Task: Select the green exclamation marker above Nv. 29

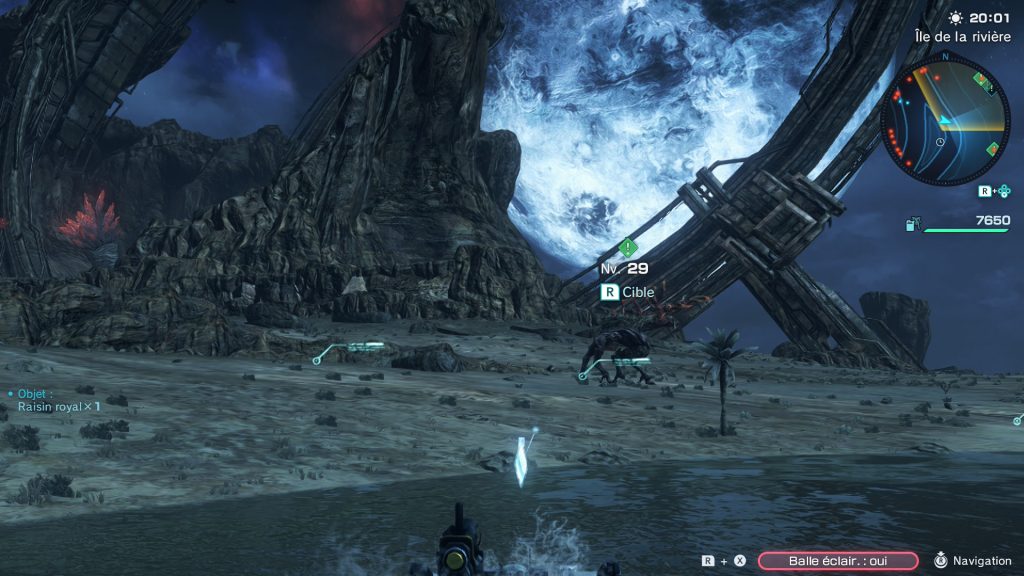Action: pyautogui.click(x=627, y=247)
